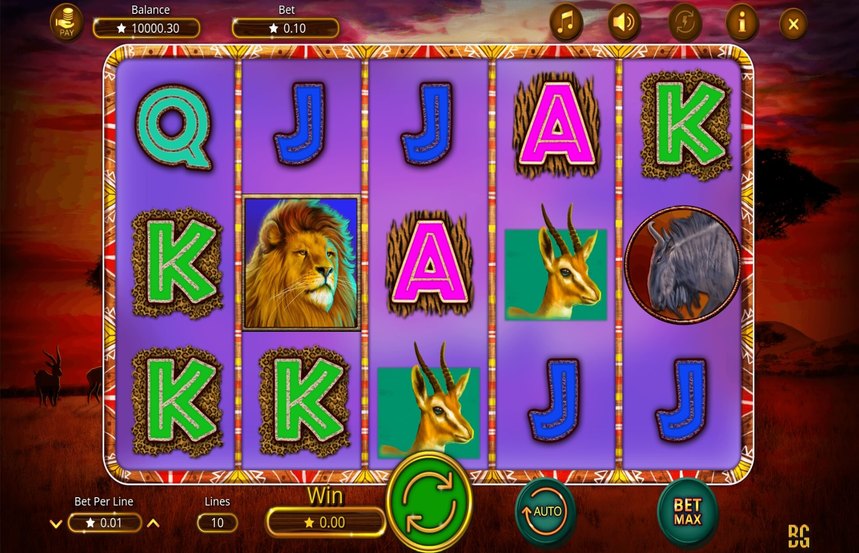The height and width of the screenshot is (553, 859).
Task: Open the PAY table
Action: point(67,22)
